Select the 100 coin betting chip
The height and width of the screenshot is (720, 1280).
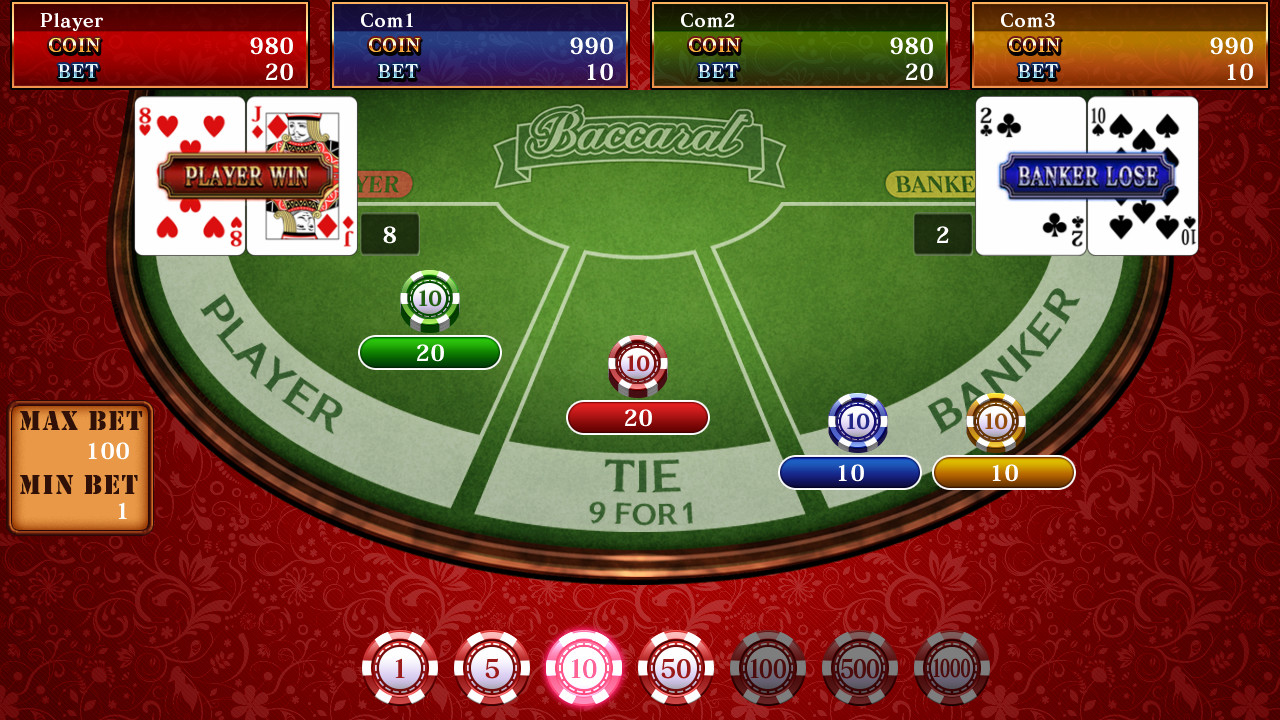pyautogui.click(x=768, y=665)
